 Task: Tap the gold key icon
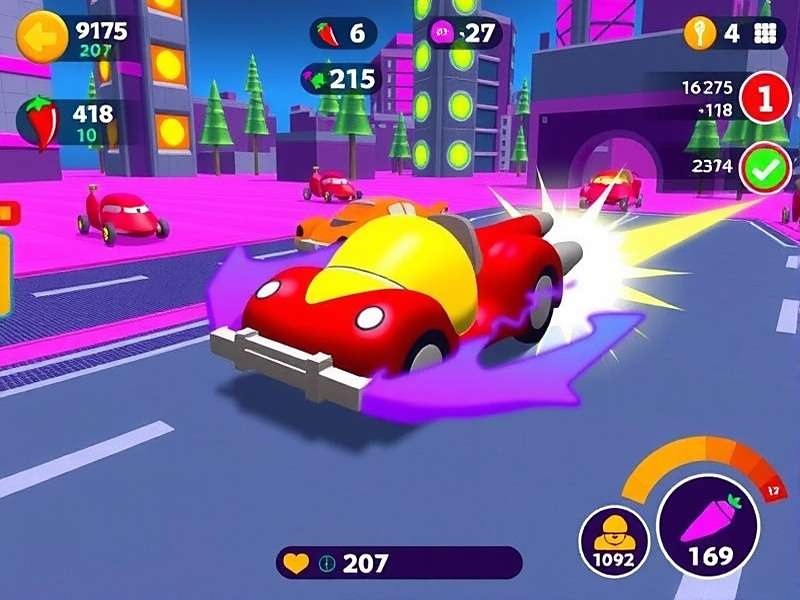pos(698,33)
